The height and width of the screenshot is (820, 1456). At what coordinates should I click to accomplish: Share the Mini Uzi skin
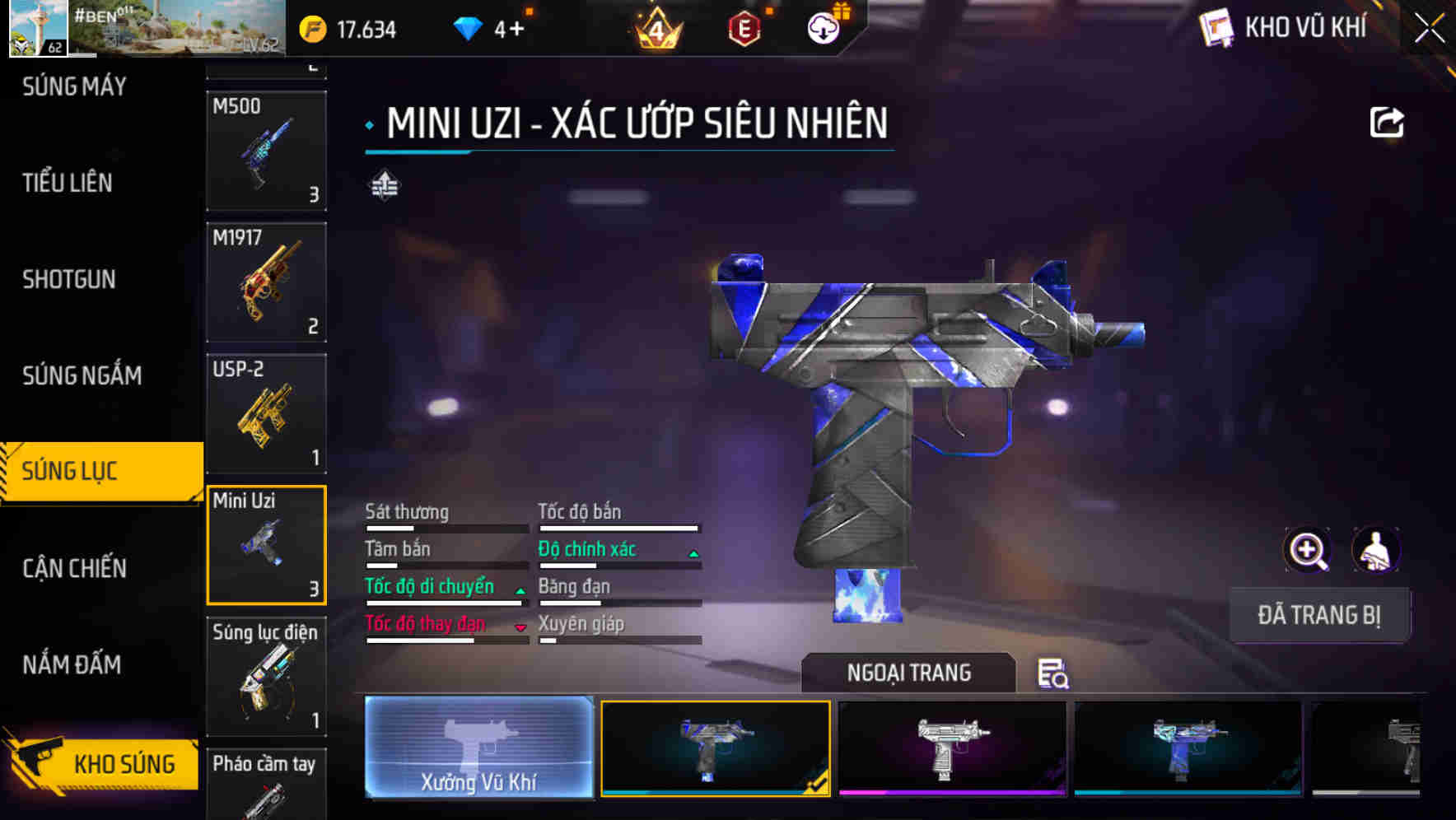tap(1388, 122)
